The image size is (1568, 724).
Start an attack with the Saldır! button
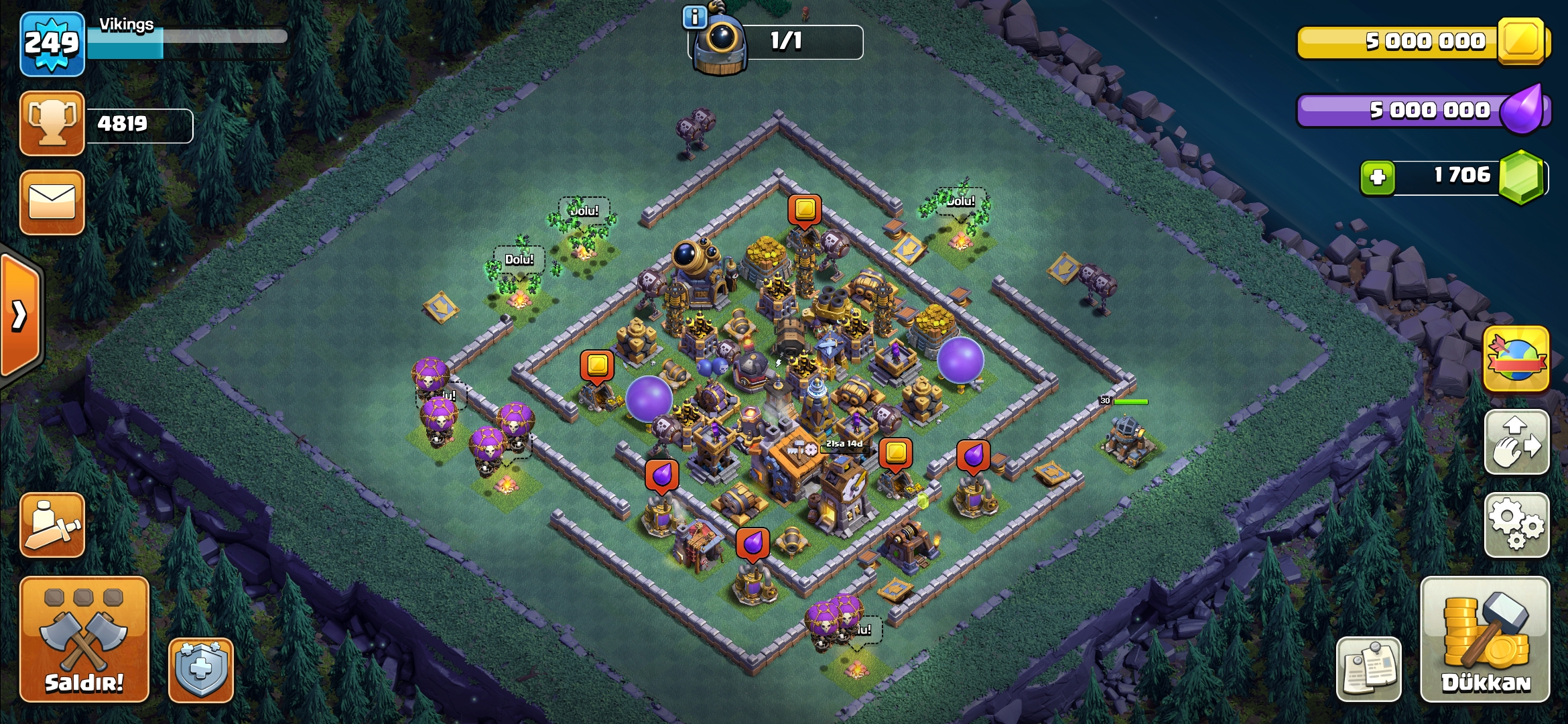pos(84,639)
